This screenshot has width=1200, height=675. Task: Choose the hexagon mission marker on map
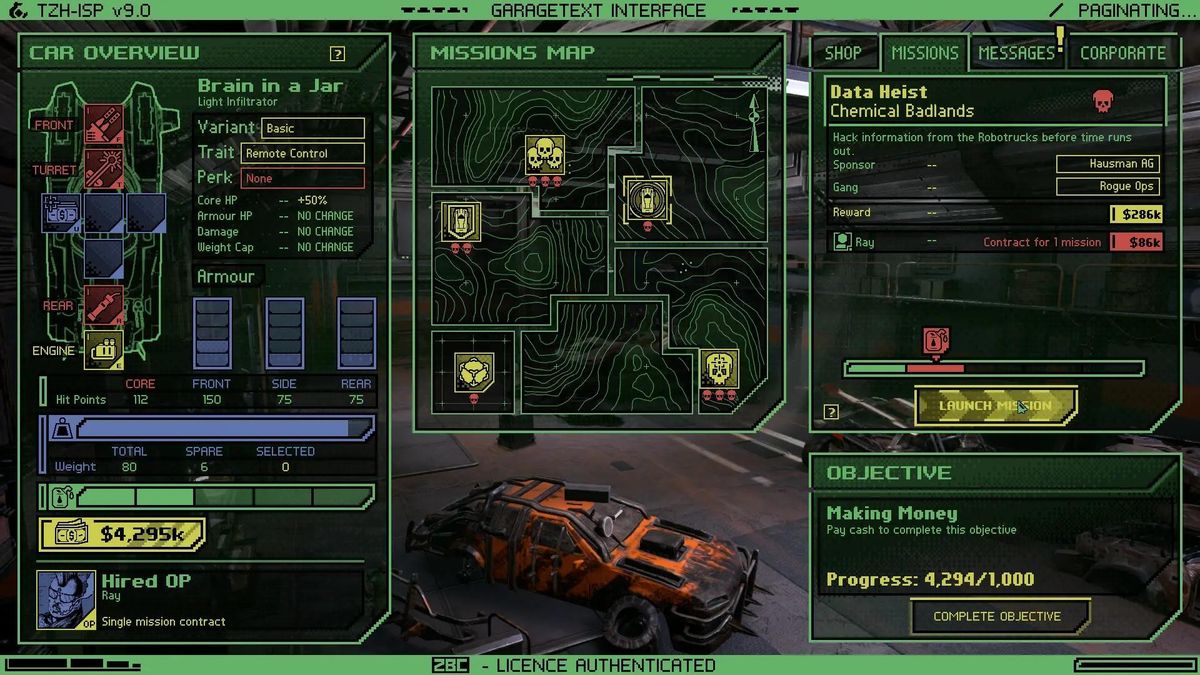click(474, 372)
